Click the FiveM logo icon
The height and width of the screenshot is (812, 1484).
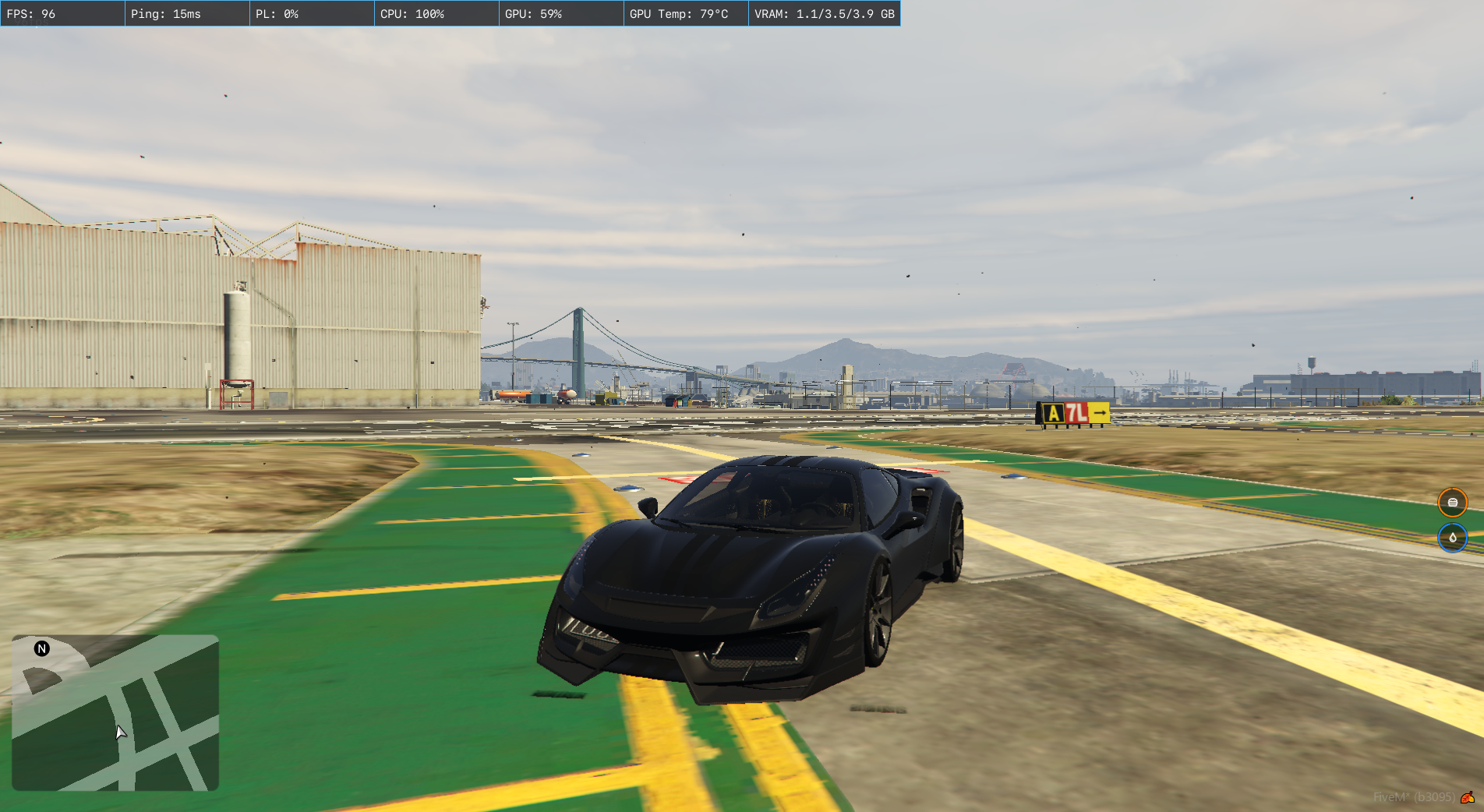[x=1468, y=797]
